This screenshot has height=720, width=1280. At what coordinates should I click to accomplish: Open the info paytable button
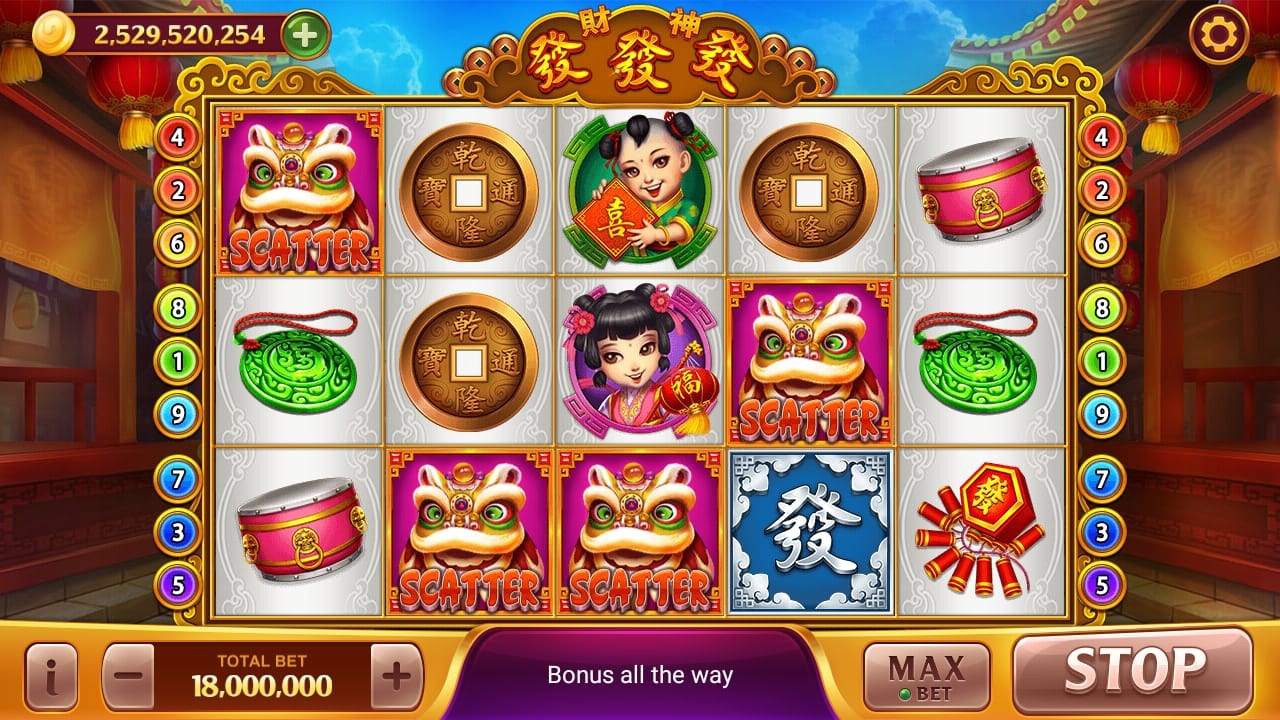pyautogui.click(x=51, y=676)
